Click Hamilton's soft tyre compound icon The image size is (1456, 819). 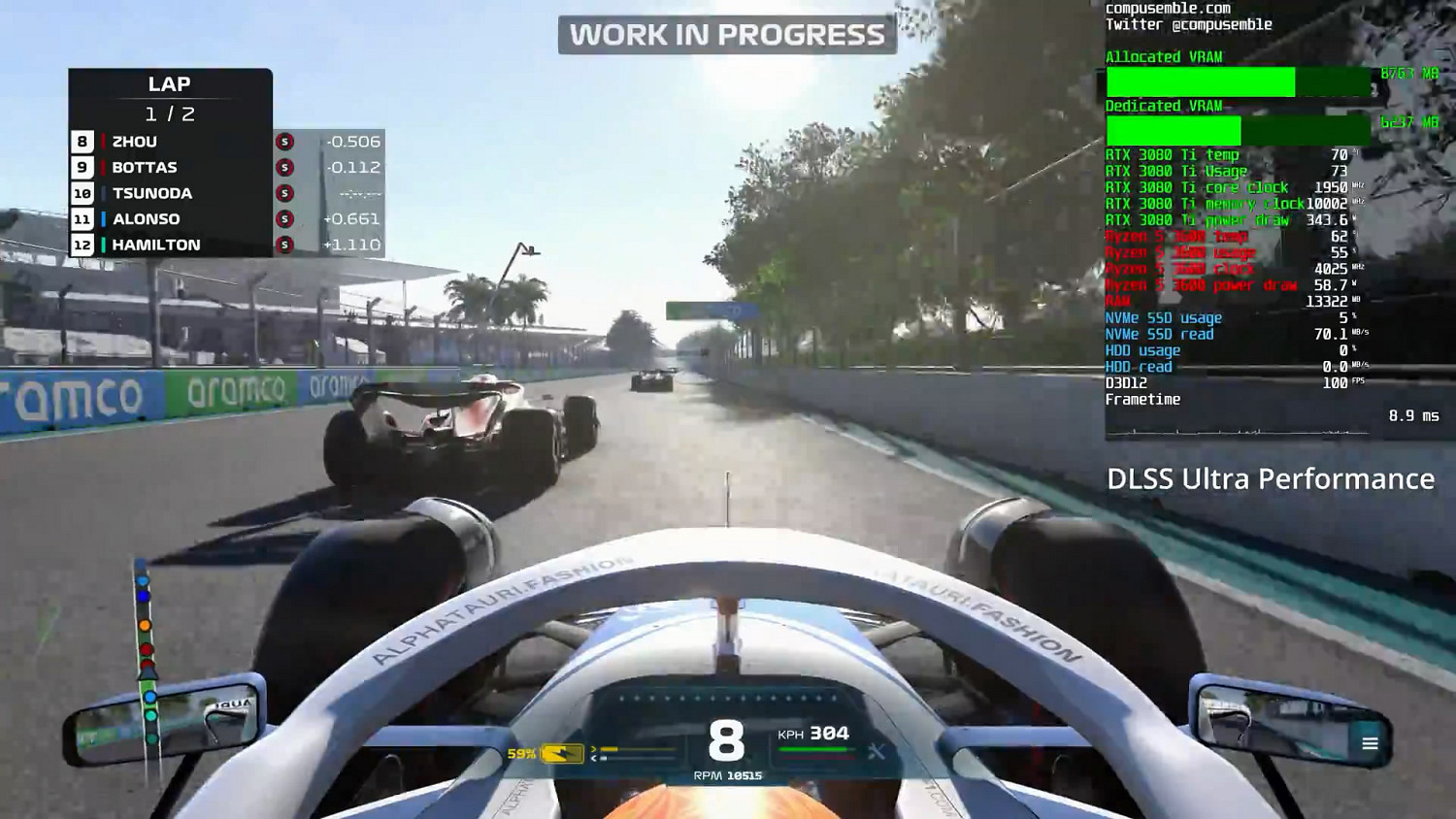click(284, 245)
